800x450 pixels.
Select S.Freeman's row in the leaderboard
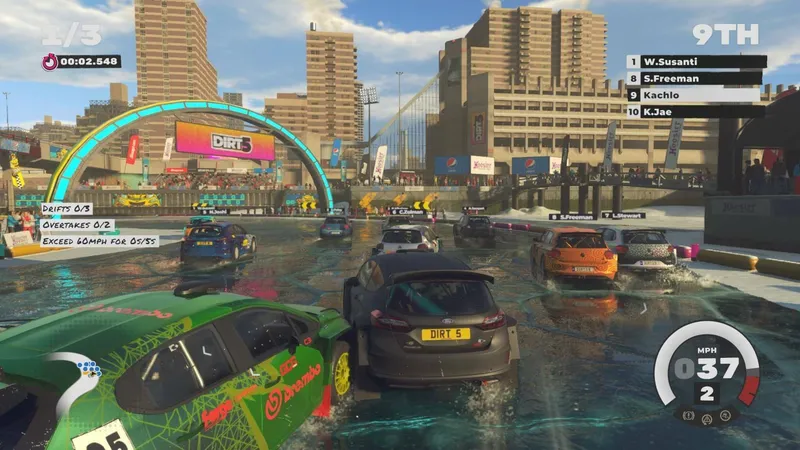pos(696,78)
